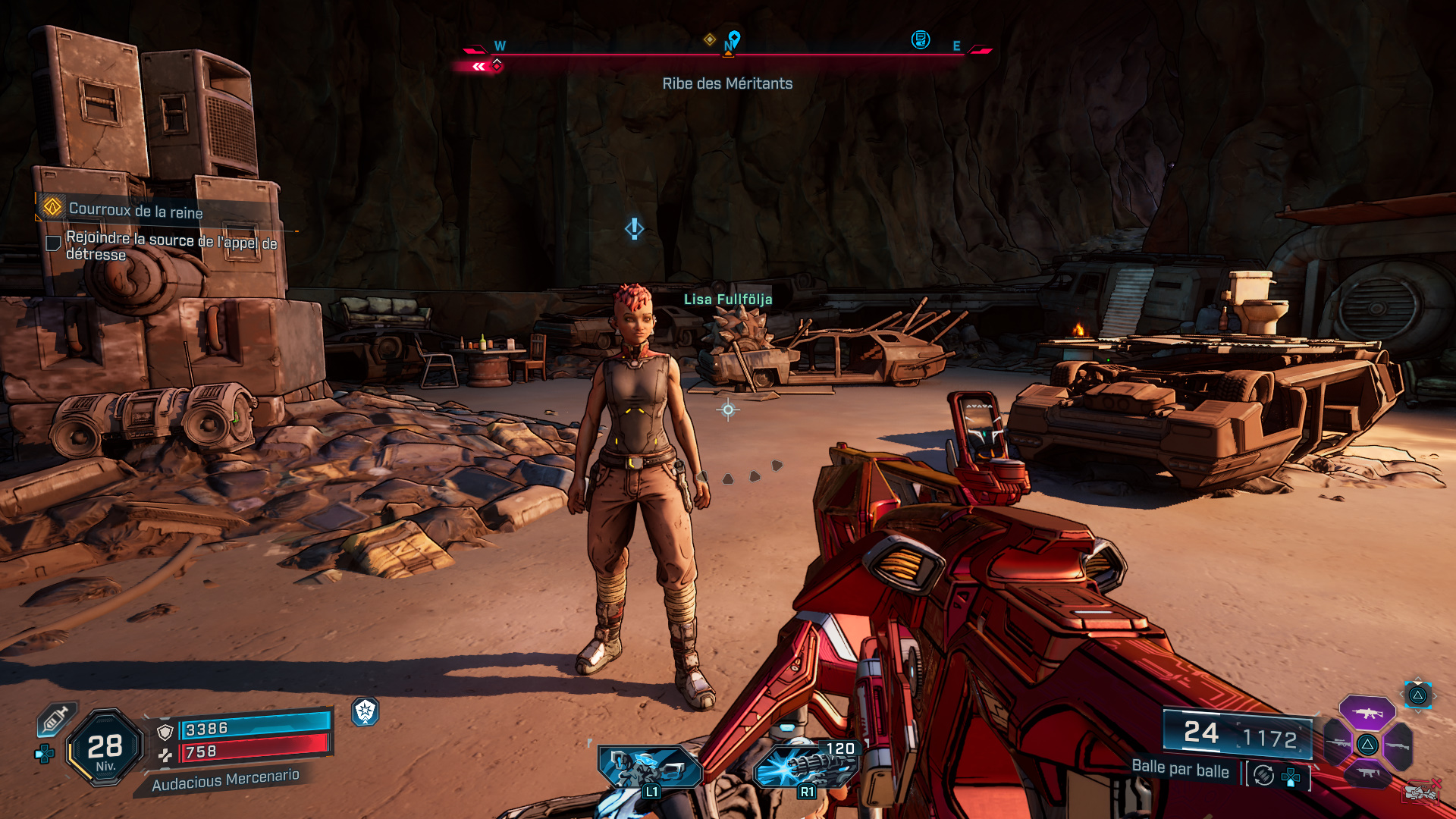This screenshot has height=819, width=1456.
Task: Select the shotgun weapon slot
Action: pyautogui.click(x=1398, y=745)
